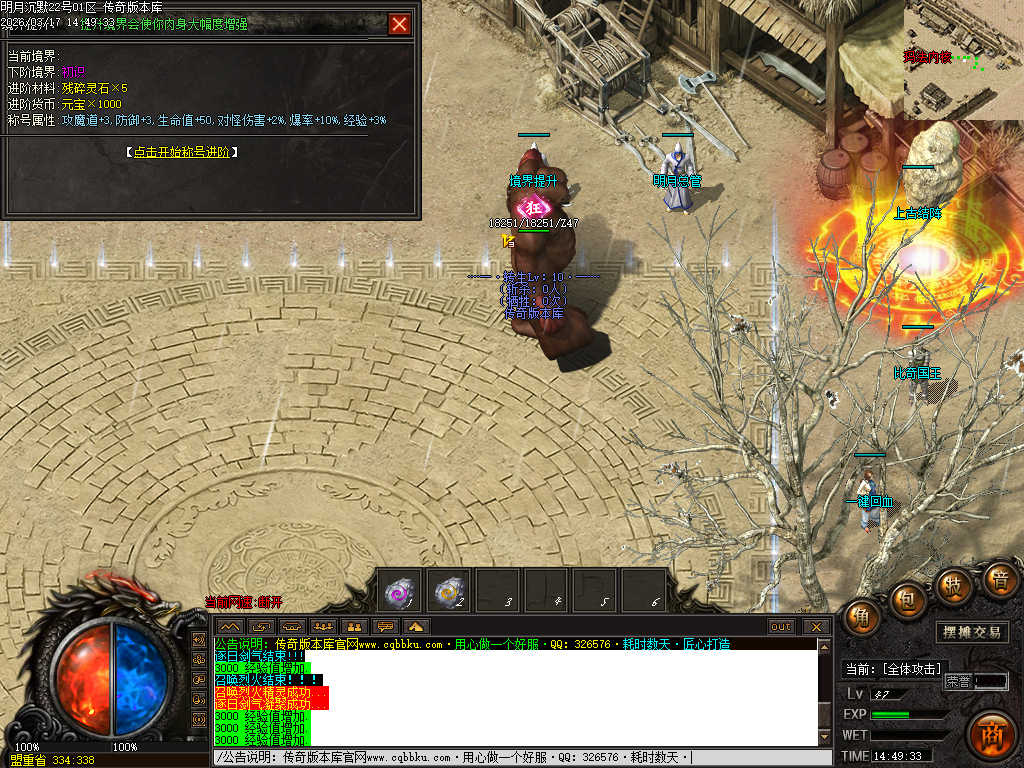Toggle sound with the 音 button
This screenshot has width=1024, height=768.
point(998,578)
